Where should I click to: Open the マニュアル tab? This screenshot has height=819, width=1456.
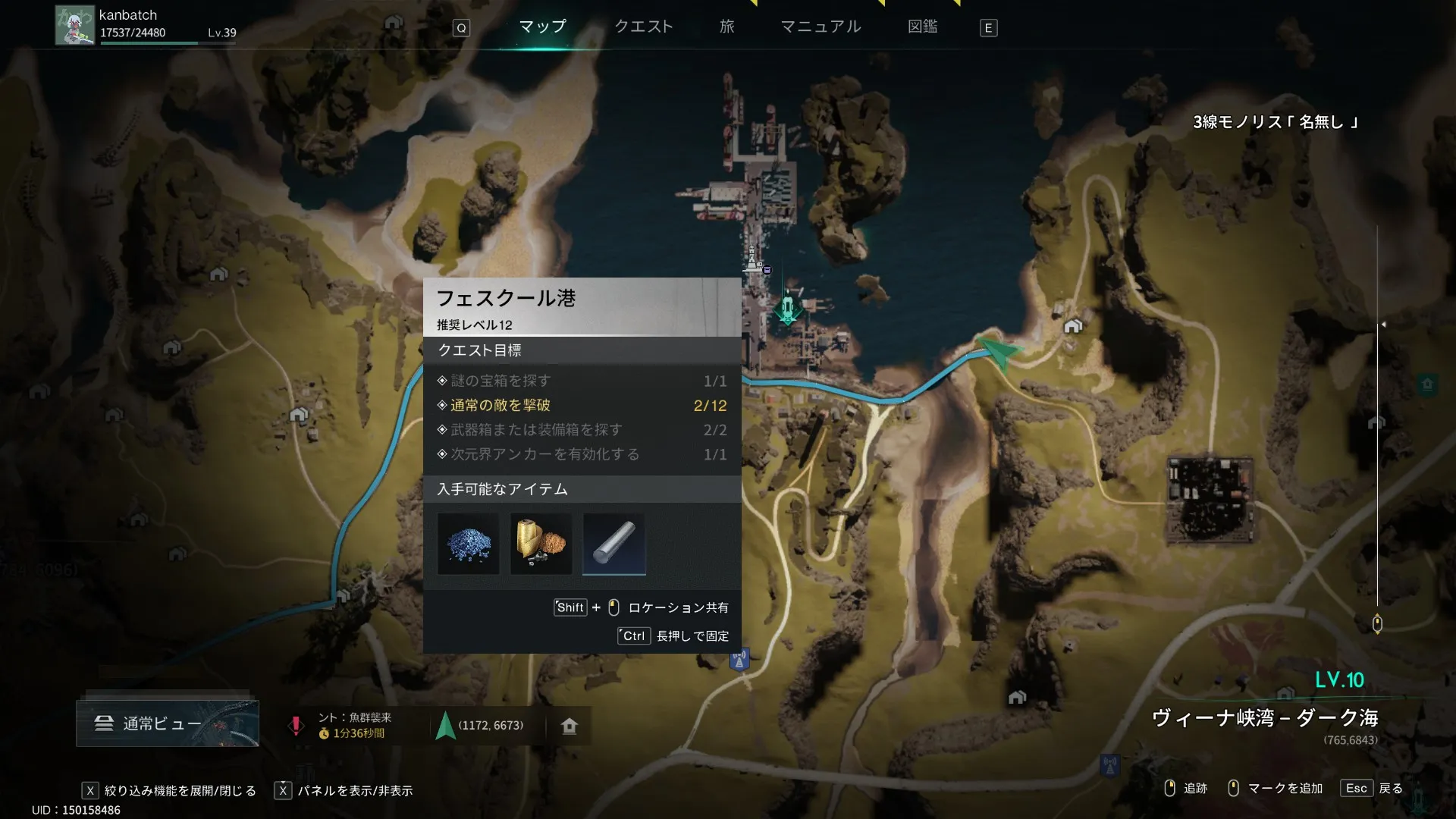[x=821, y=27]
